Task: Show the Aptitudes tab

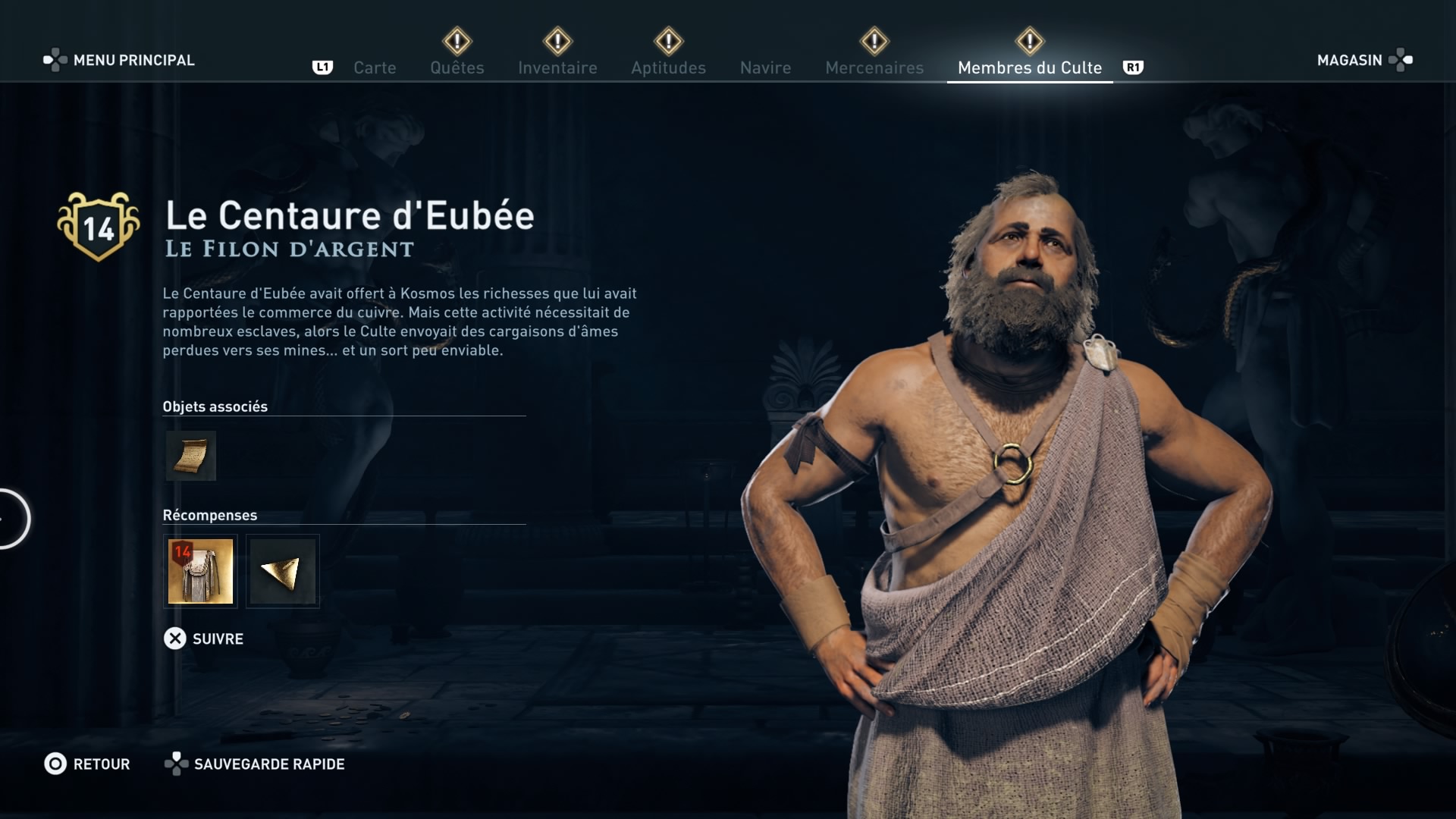Action: point(668,67)
